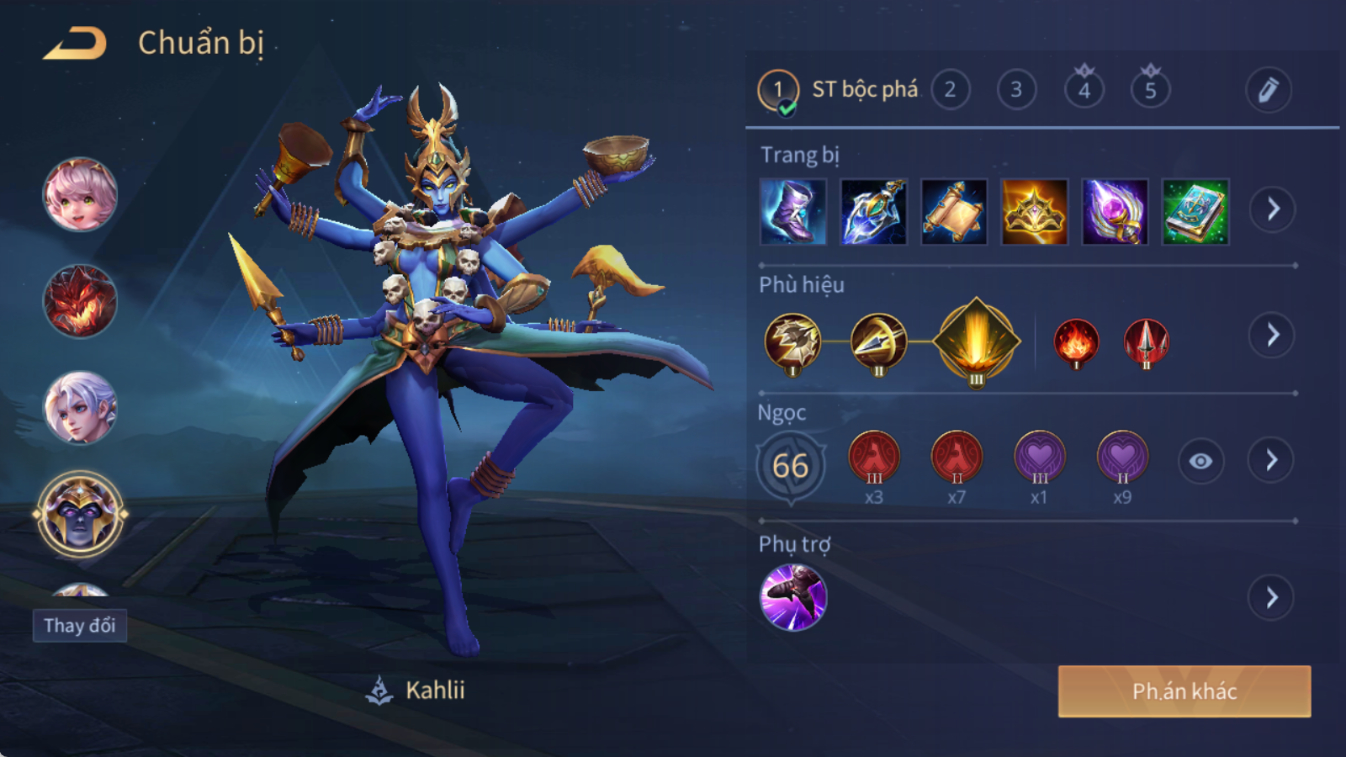Viewport: 1346px width, 757px height.
Task: Expand the Ngọc gems arrow
Action: click(x=1271, y=460)
